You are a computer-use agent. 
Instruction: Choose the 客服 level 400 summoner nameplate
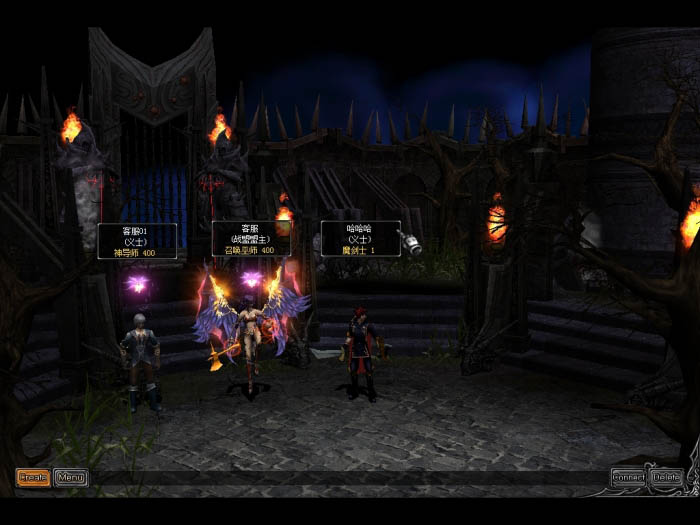(251, 239)
